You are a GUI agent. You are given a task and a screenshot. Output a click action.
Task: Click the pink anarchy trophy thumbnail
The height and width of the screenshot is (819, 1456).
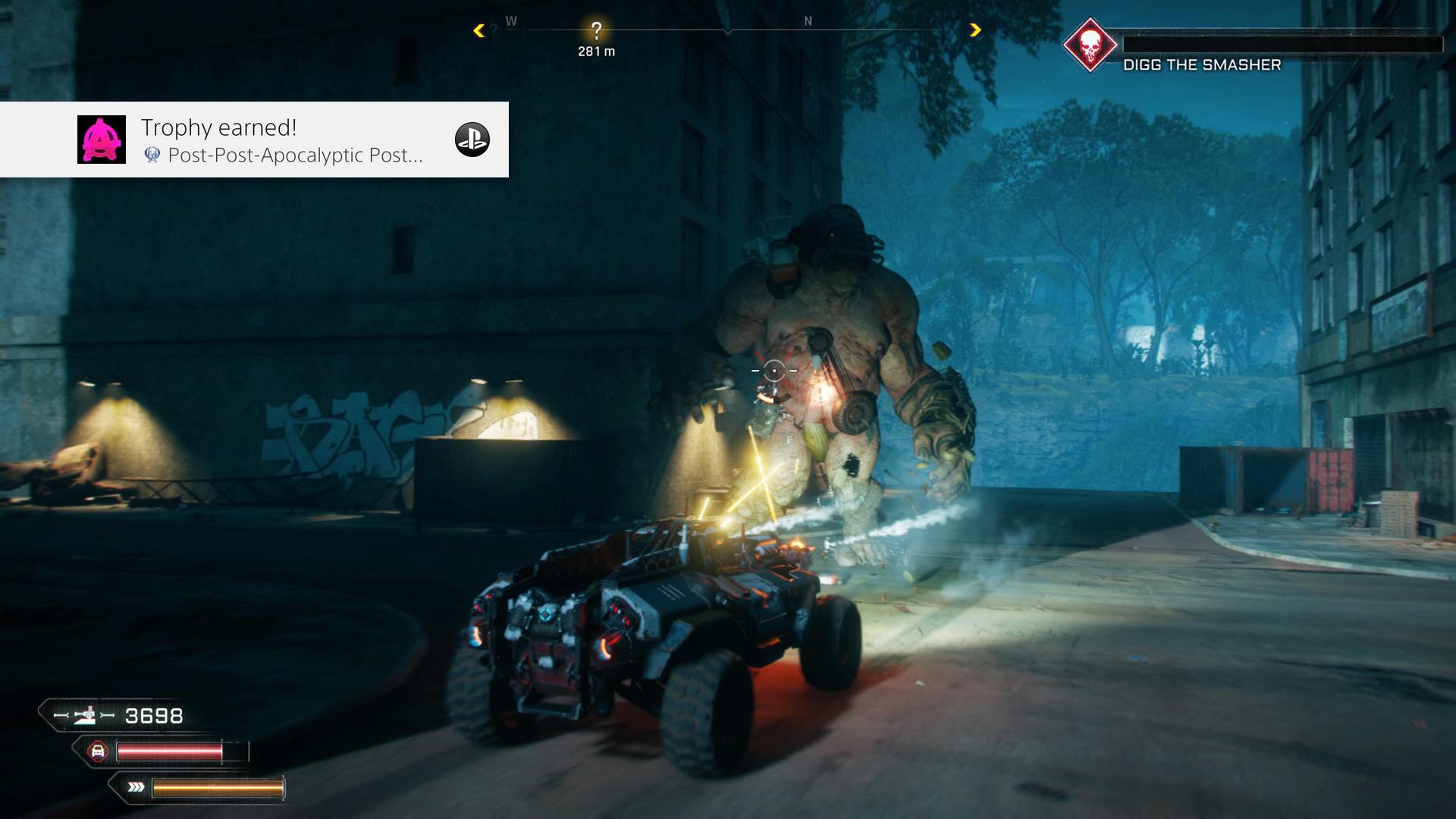coord(102,140)
